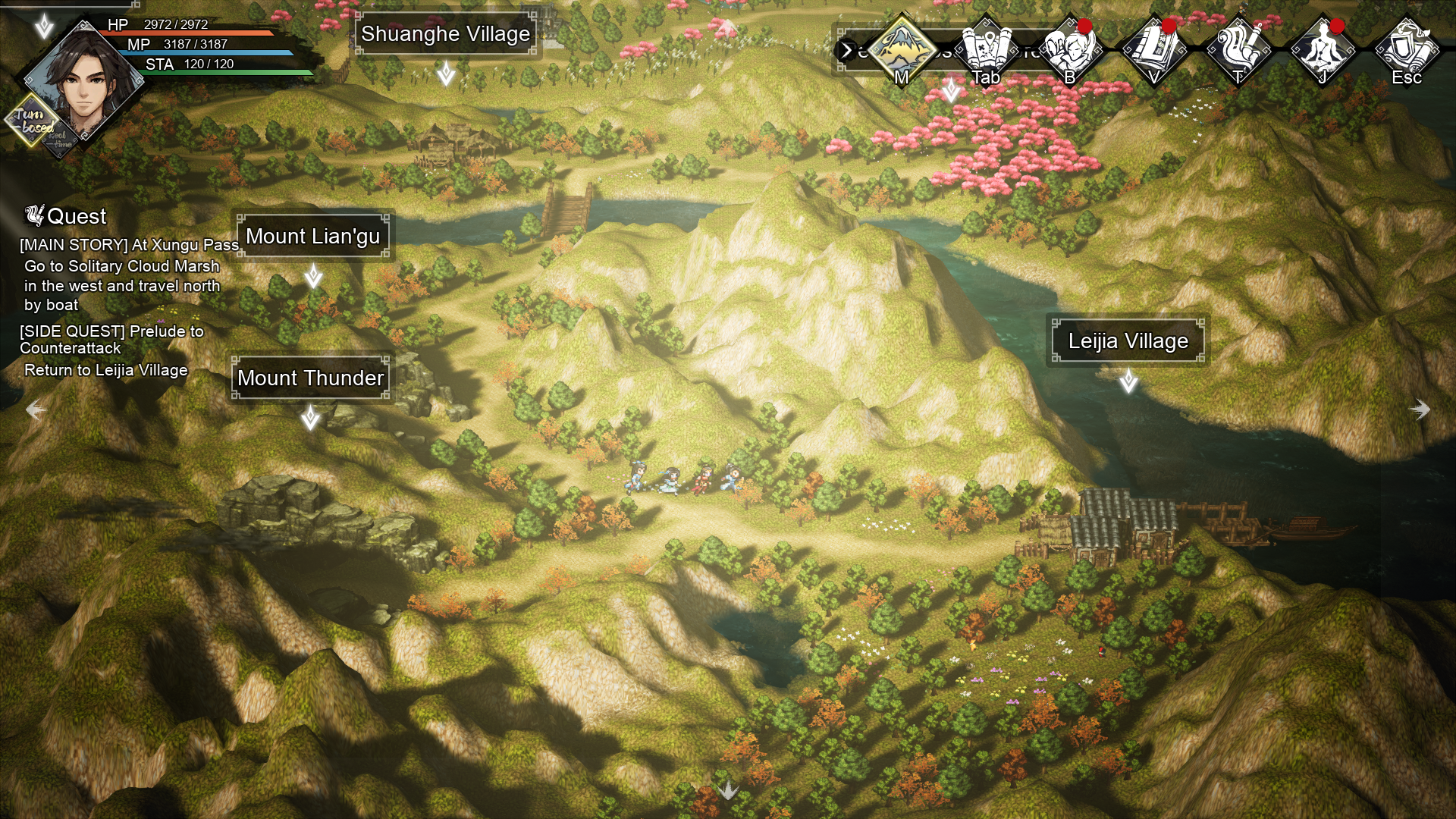
Task: Open the scroll and brush journal icon
Action: [x=1238, y=49]
